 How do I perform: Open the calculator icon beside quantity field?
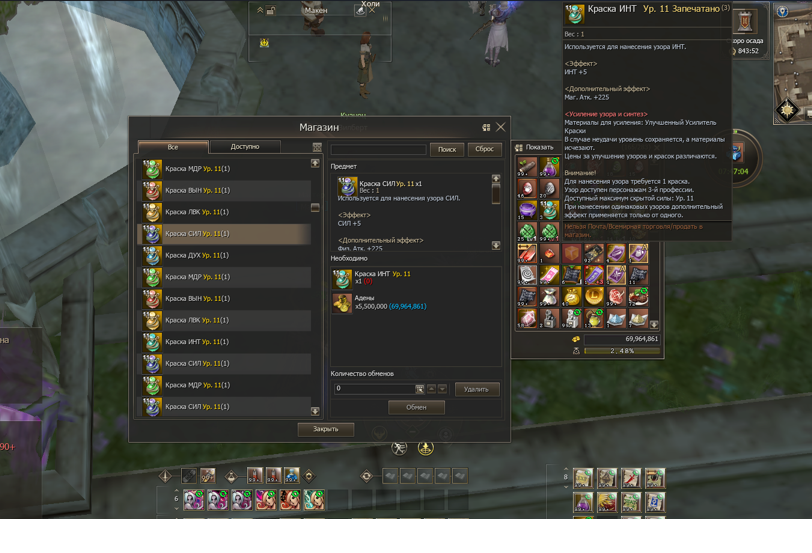point(420,389)
